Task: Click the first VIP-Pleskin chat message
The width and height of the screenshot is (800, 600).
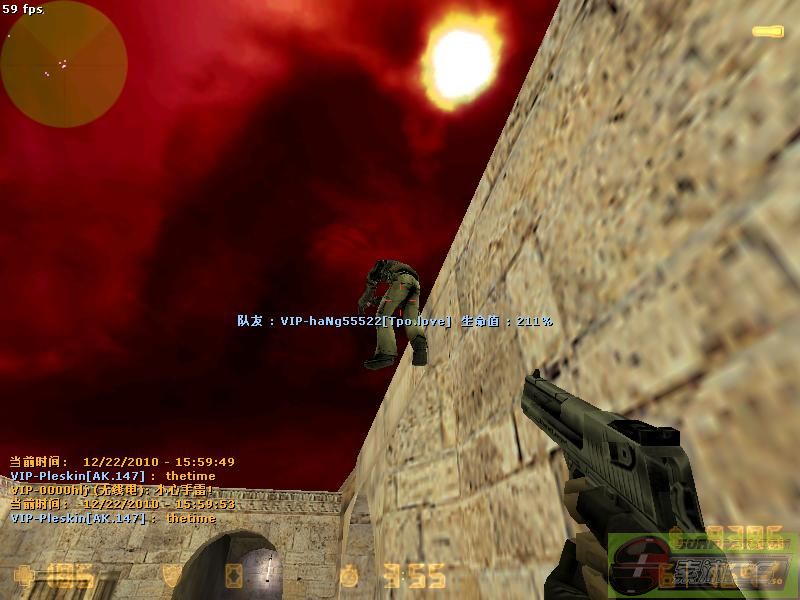Action: 112,476
